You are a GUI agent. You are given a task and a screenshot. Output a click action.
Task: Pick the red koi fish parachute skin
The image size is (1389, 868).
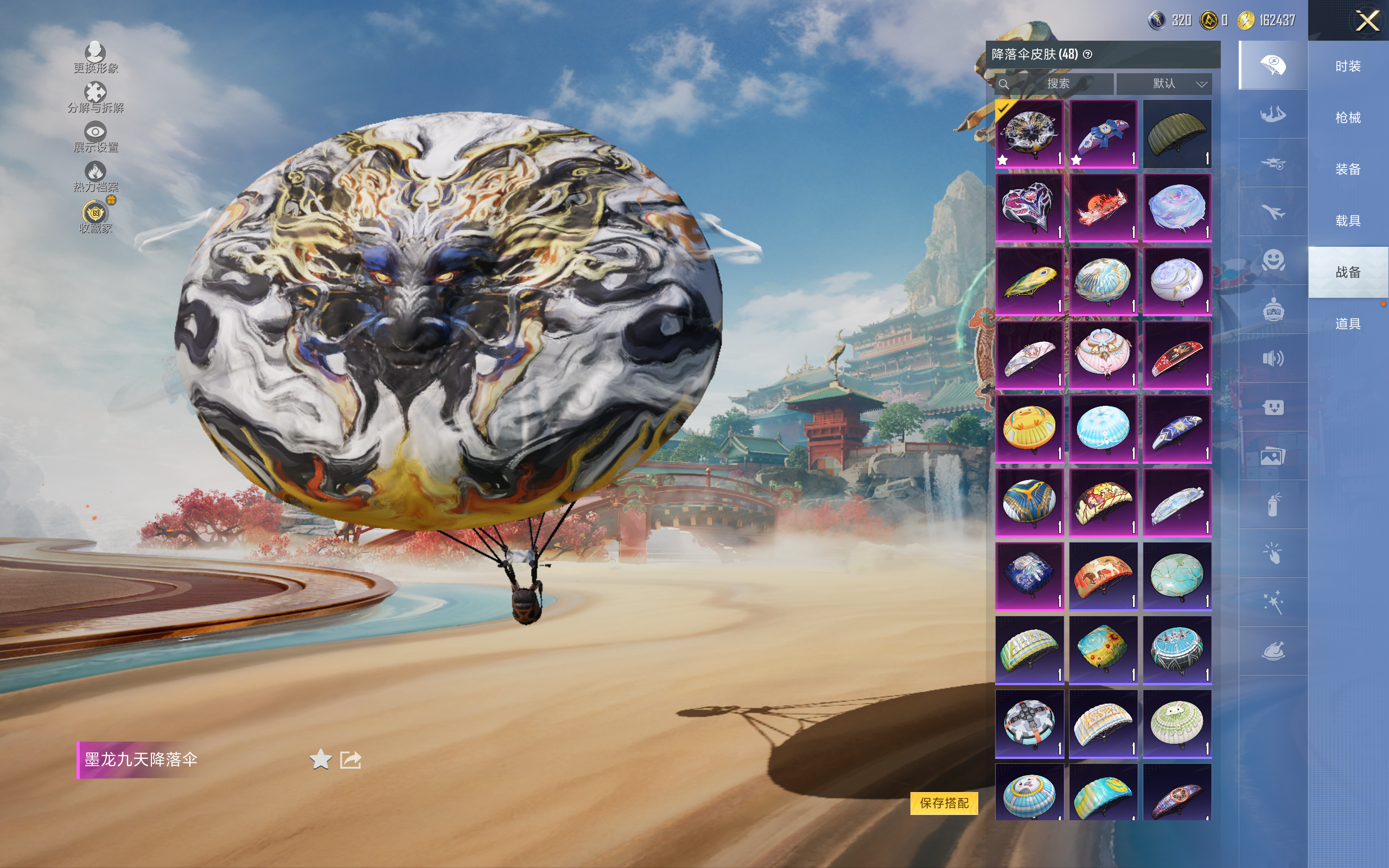tap(1103, 208)
